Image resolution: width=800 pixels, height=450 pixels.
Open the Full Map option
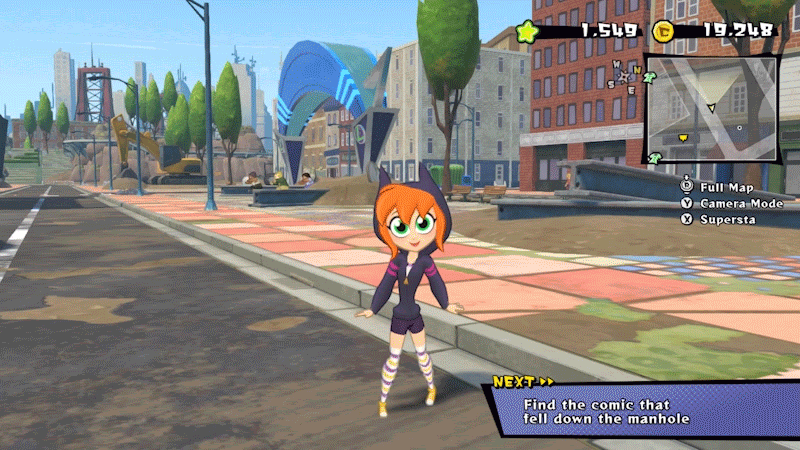(x=726, y=188)
